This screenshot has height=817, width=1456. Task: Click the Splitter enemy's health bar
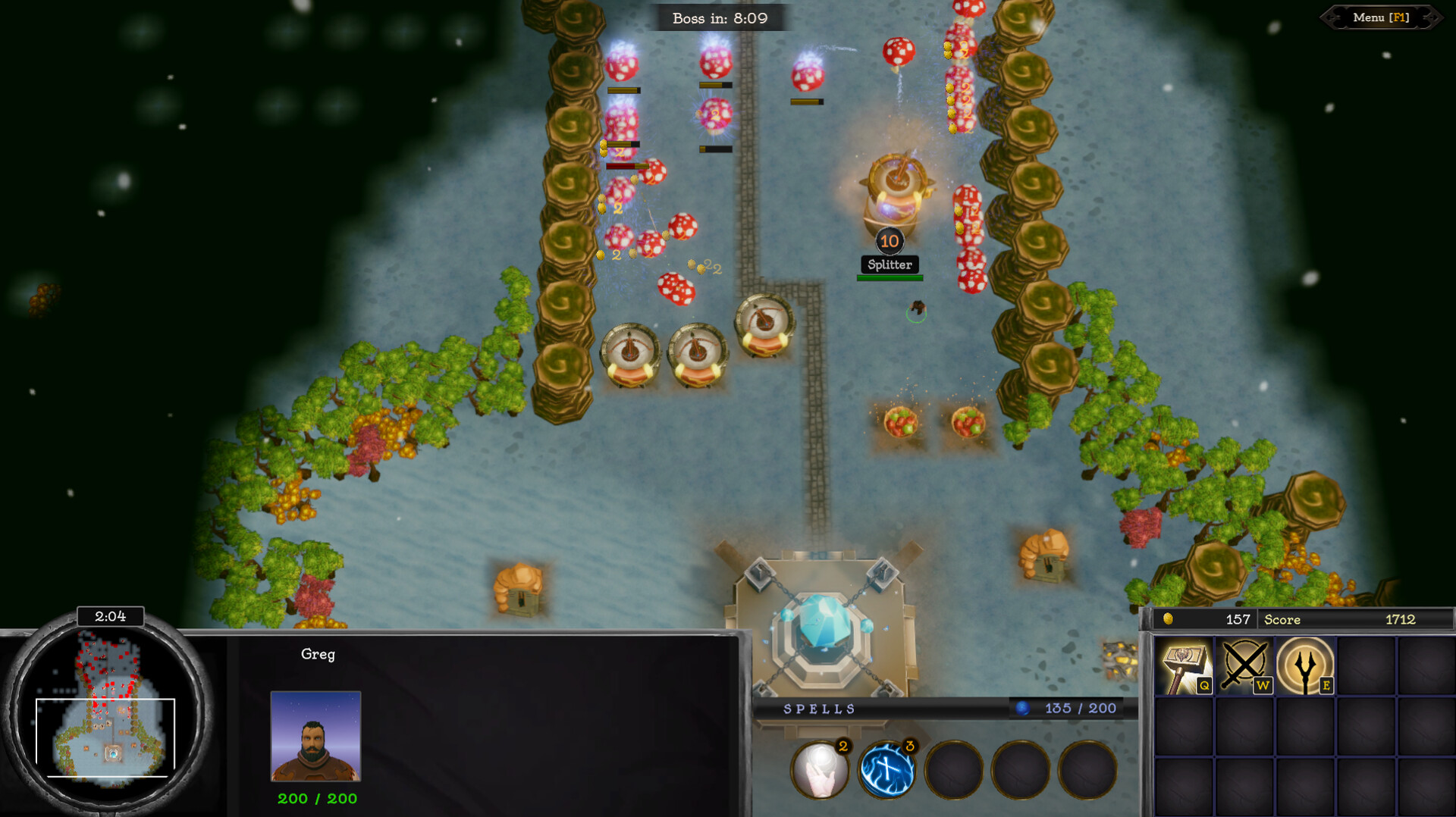(890, 277)
